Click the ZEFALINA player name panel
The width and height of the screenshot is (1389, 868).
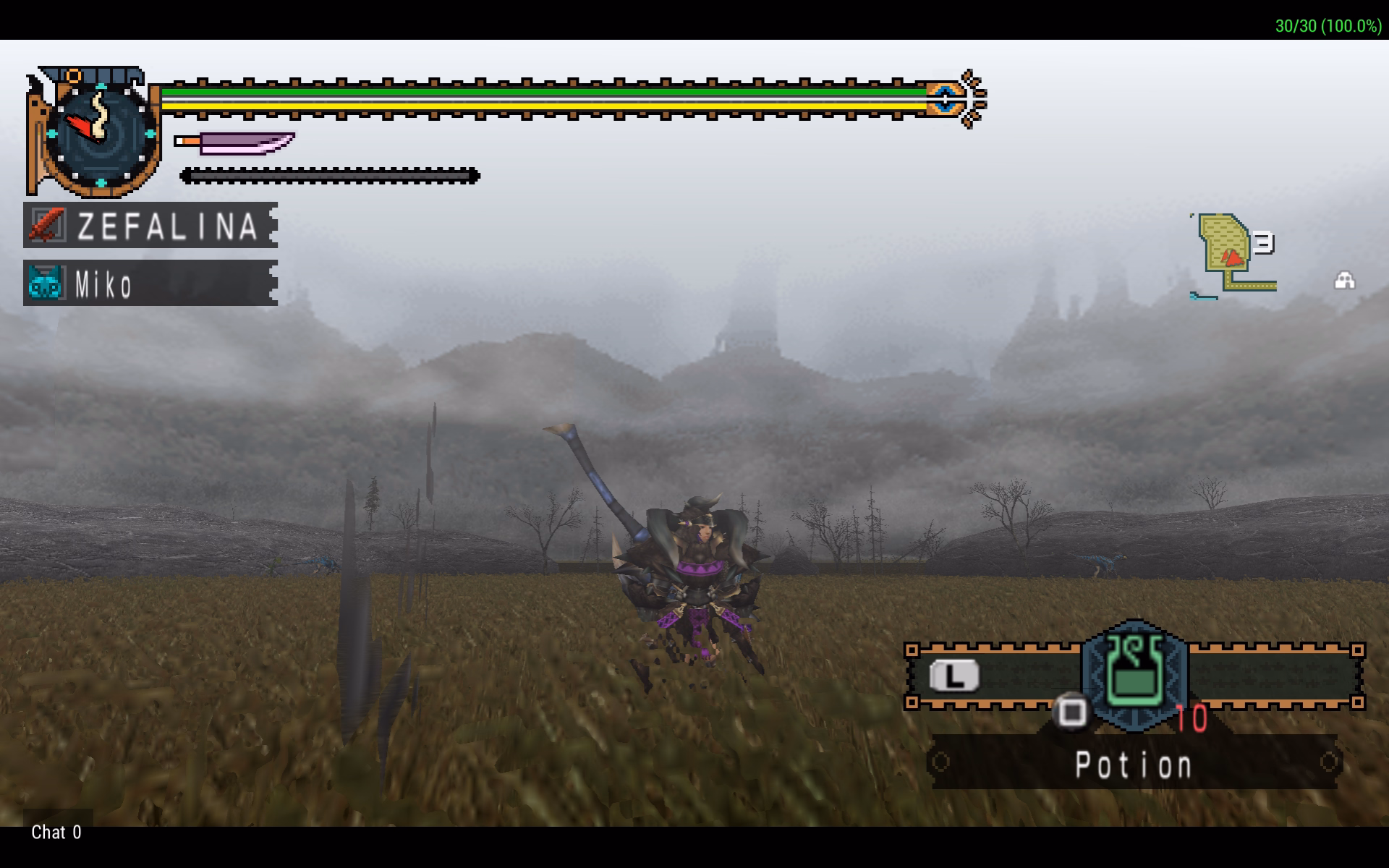[x=150, y=225]
